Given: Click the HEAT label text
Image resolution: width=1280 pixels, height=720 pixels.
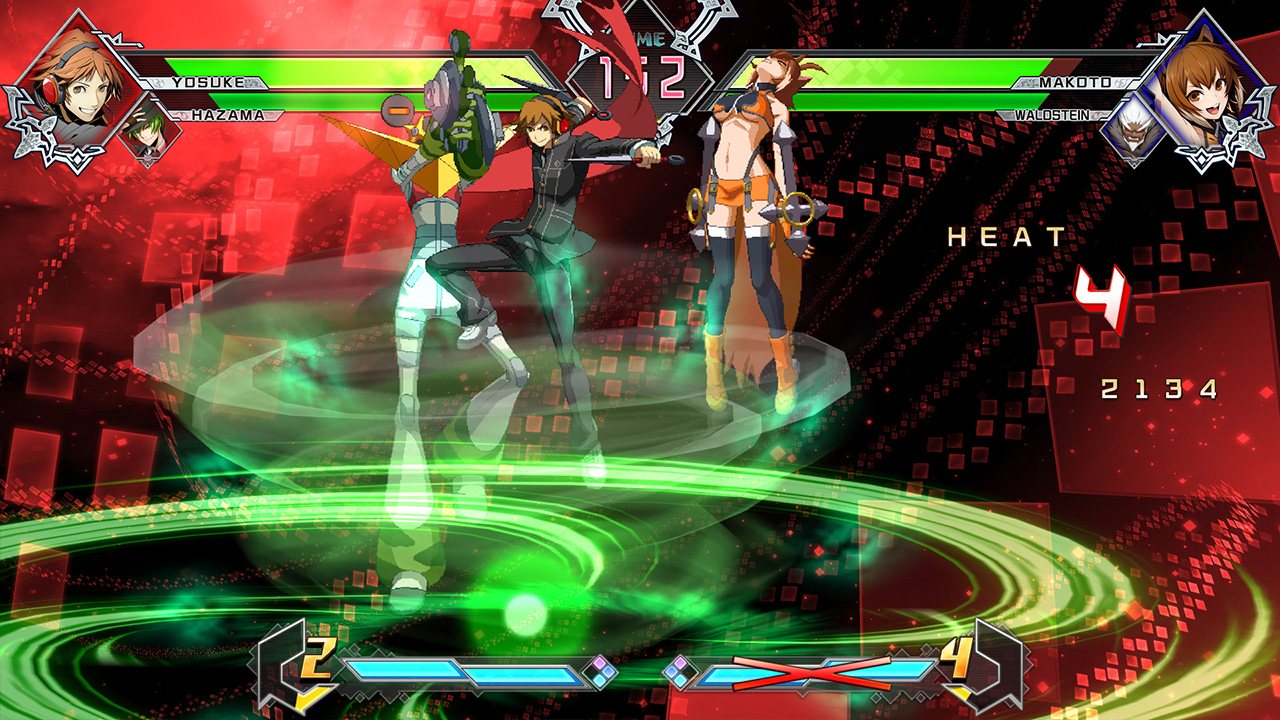Looking at the screenshot, I should coord(1005,238).
